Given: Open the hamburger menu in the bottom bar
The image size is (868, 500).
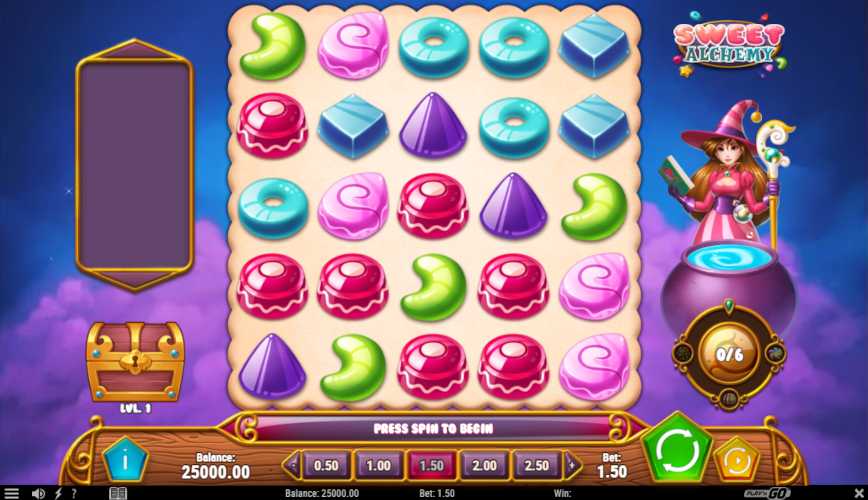Looking at the screenshot, I should tap(11, 493).
